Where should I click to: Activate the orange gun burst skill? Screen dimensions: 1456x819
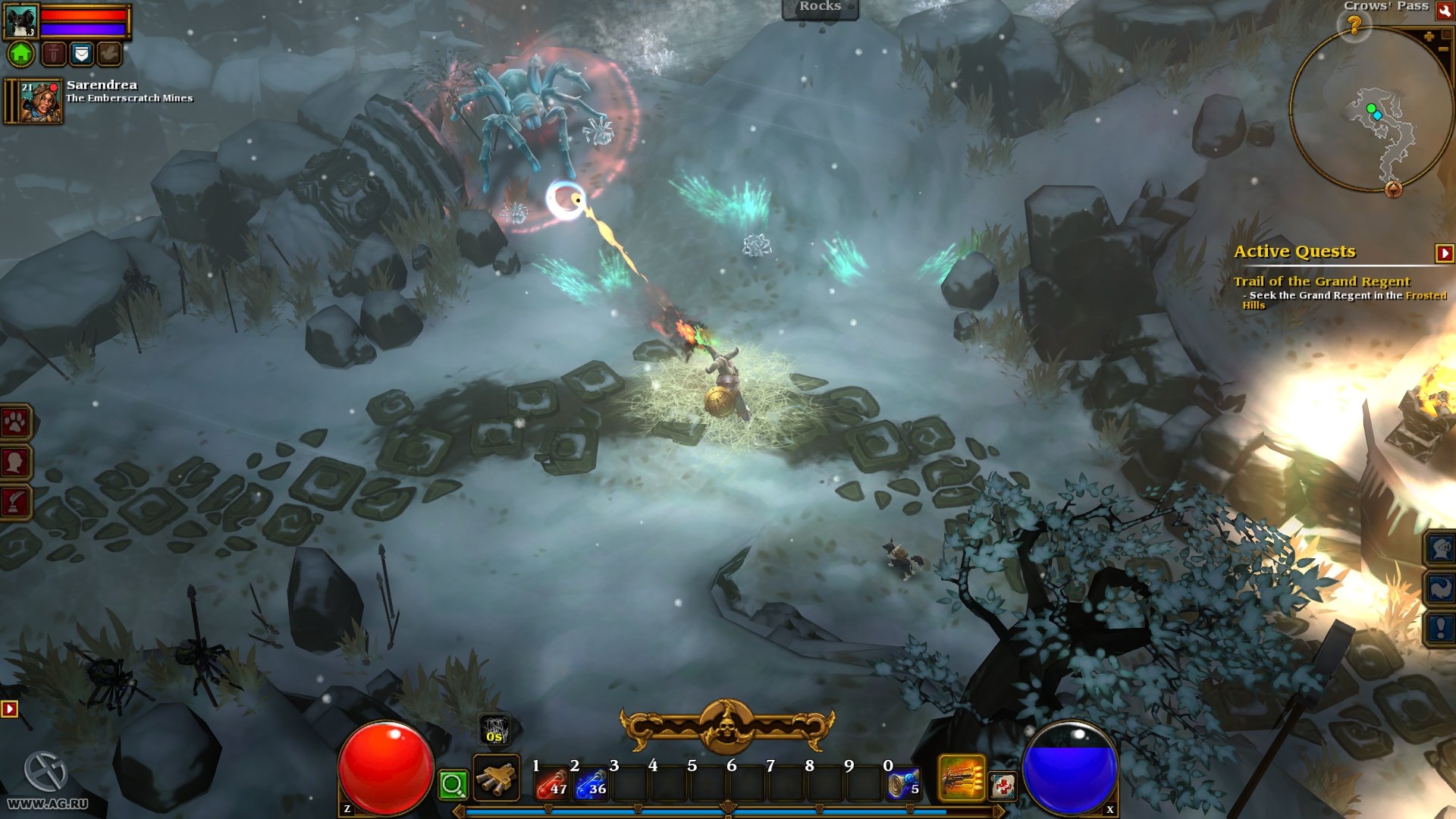point(962,778)
